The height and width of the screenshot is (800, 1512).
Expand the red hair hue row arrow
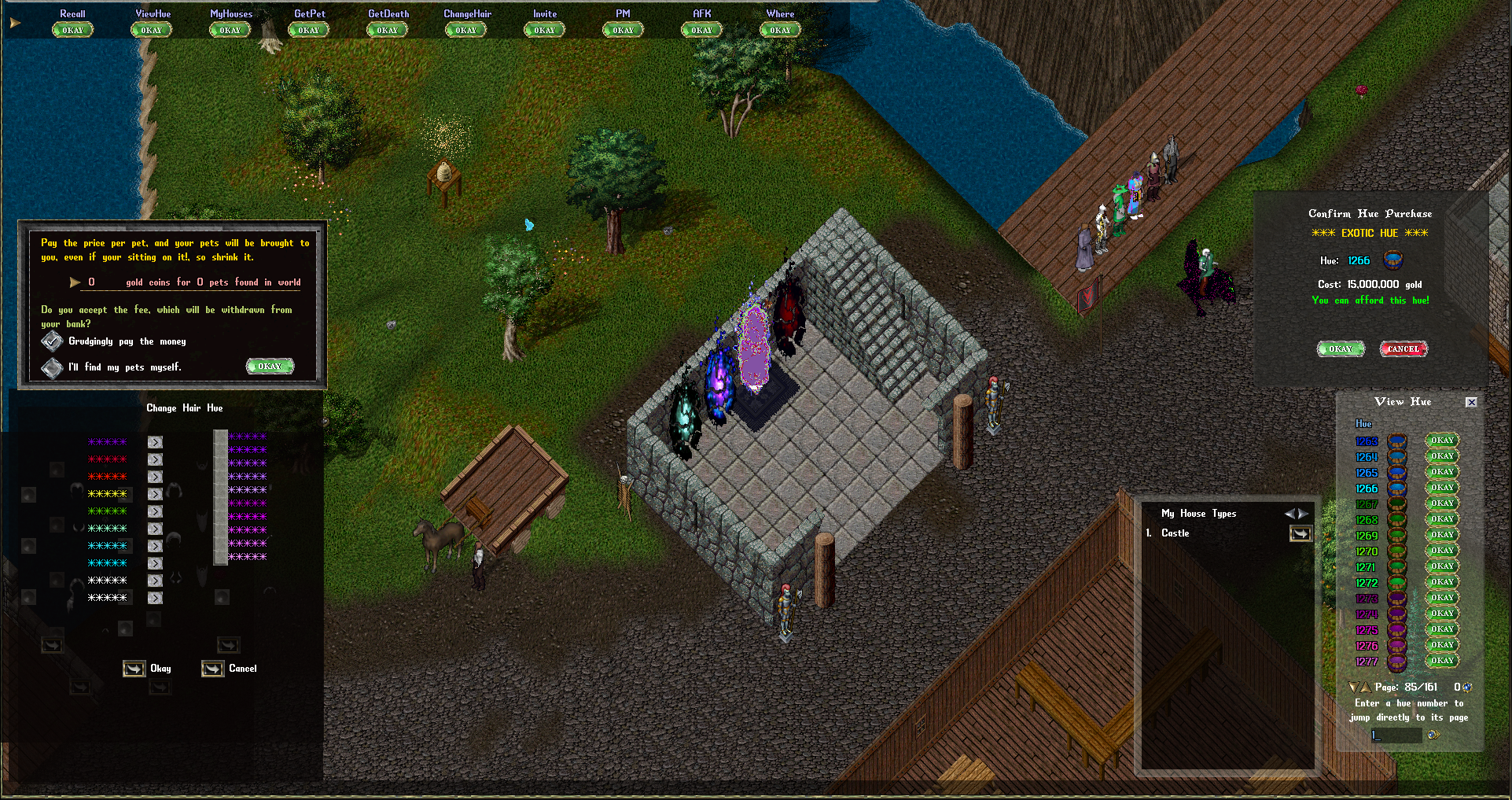pyautogui.click(x=155, y=459)
